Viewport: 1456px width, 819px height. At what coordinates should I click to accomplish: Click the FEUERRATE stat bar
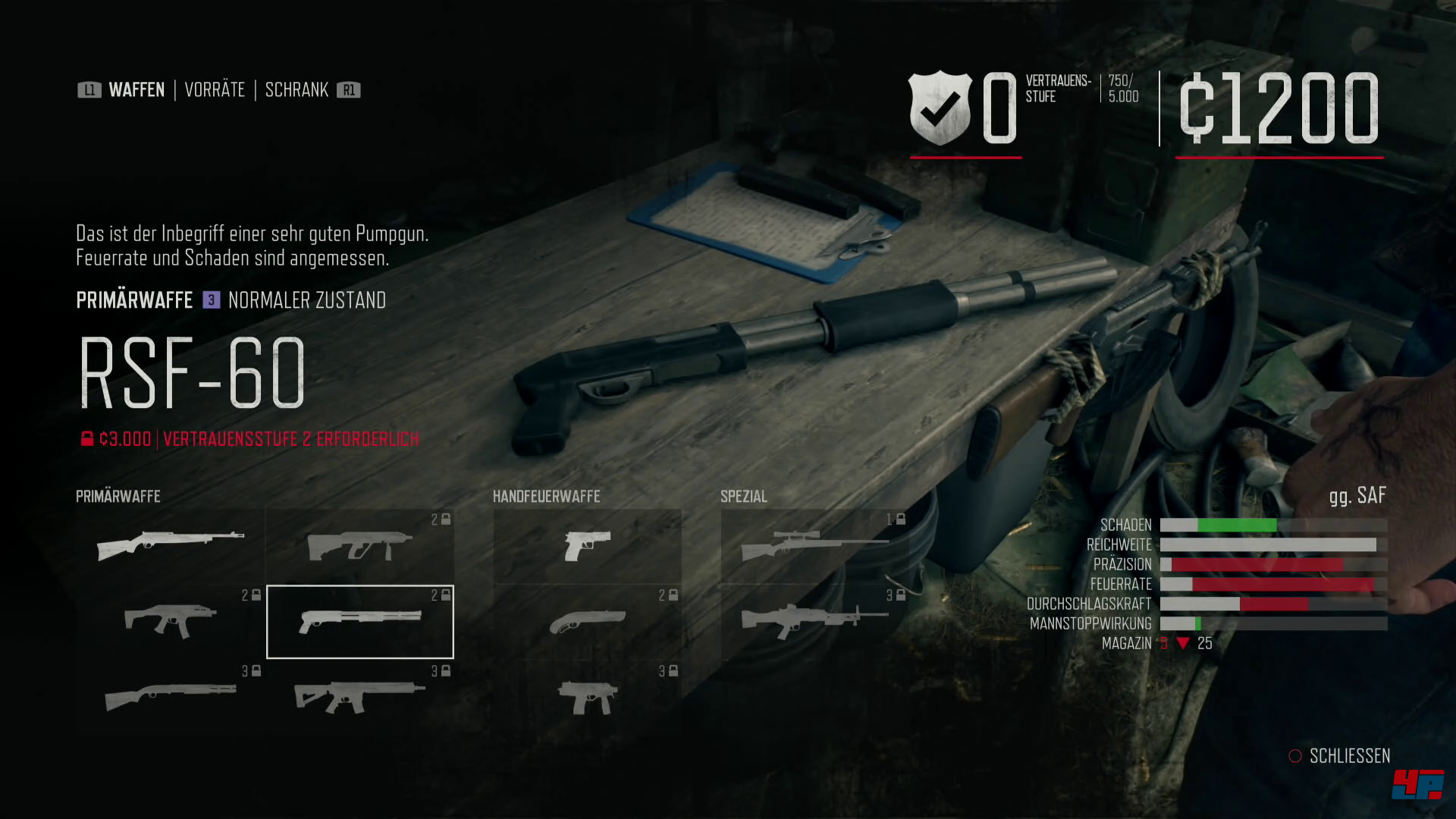[1274, 584]
